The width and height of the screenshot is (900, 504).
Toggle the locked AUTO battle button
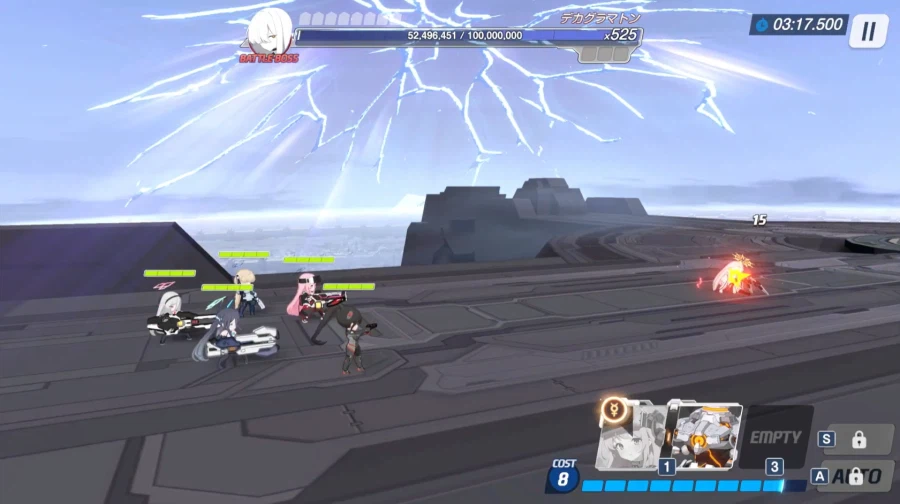pyautogui.click(x=856, y=476)
